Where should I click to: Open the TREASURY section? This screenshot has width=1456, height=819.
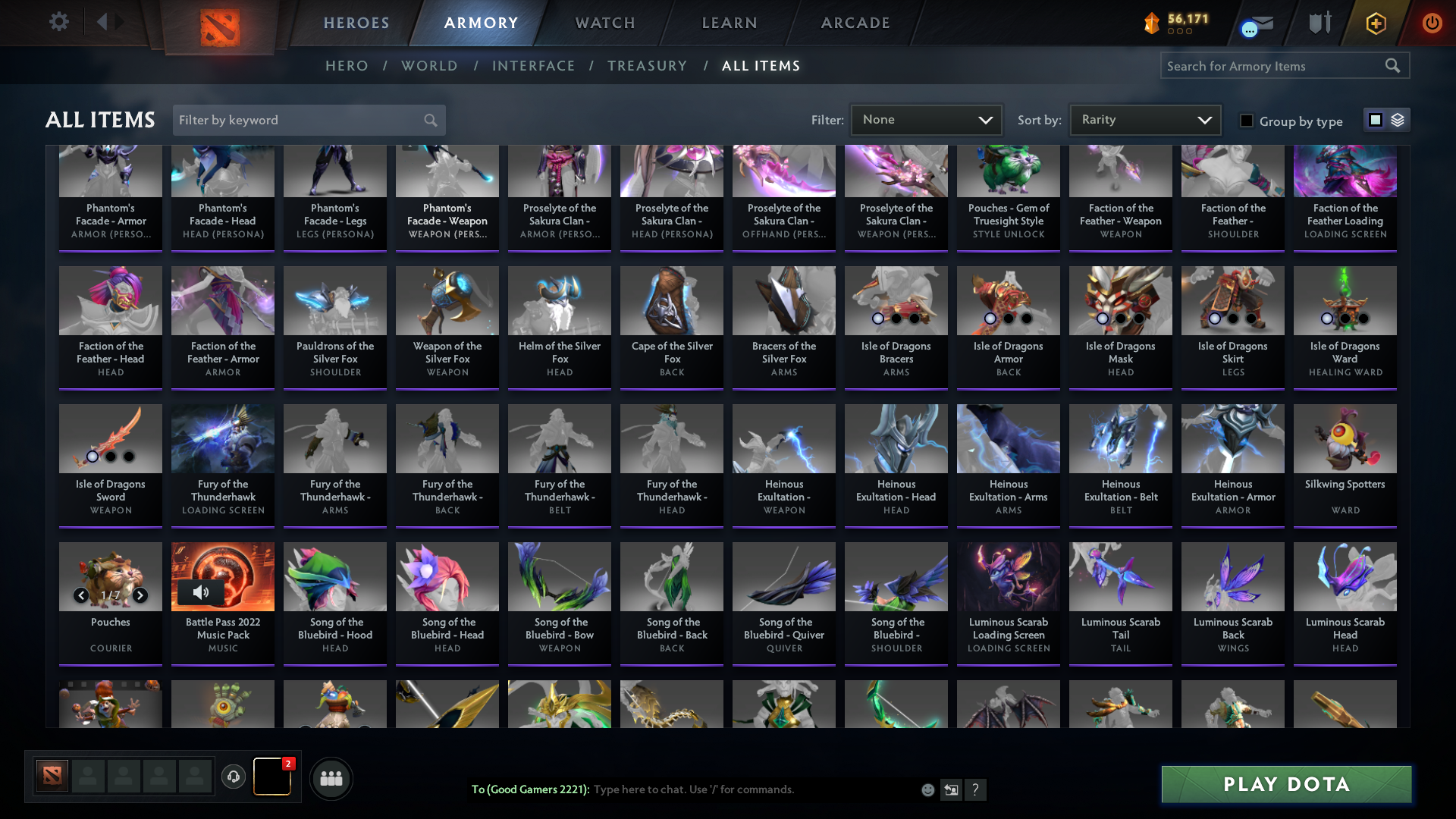(x=648, y=66)
